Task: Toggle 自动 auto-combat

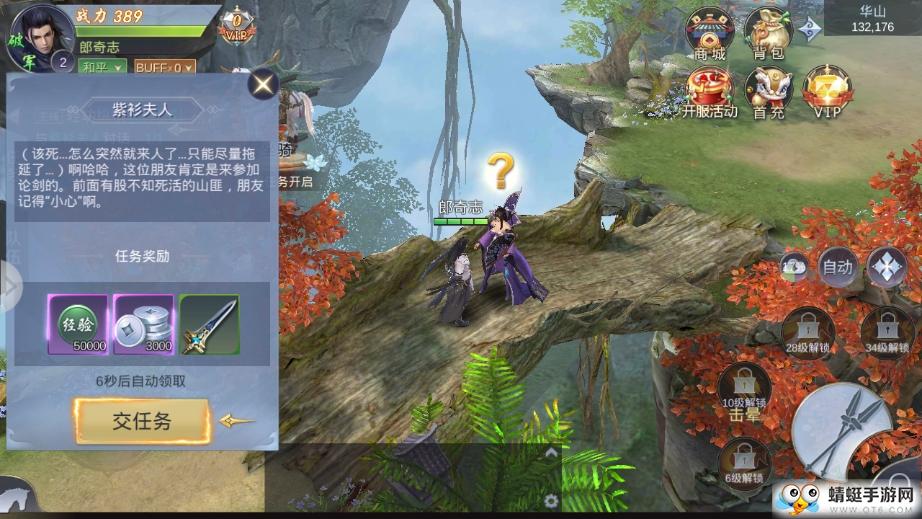Action: (x=836, y=267)
